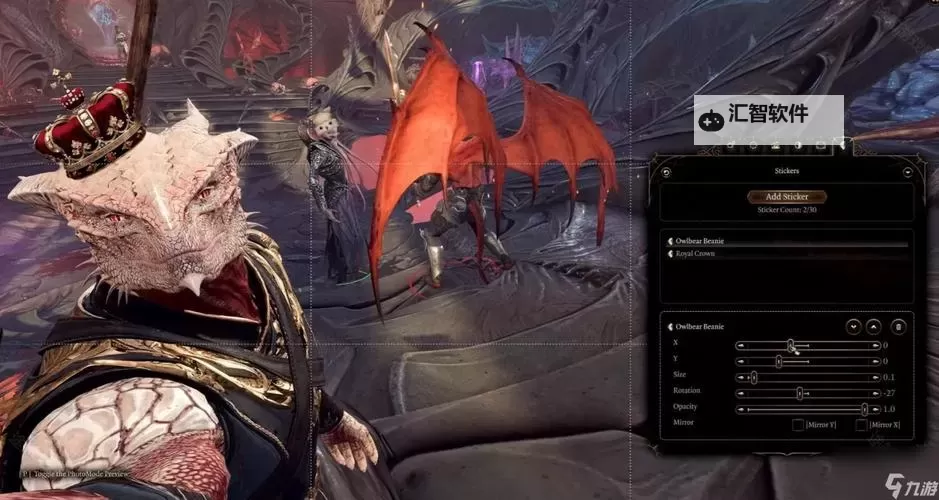
Task: Click the Y position slider track
Action: click(x=820, y=361)
